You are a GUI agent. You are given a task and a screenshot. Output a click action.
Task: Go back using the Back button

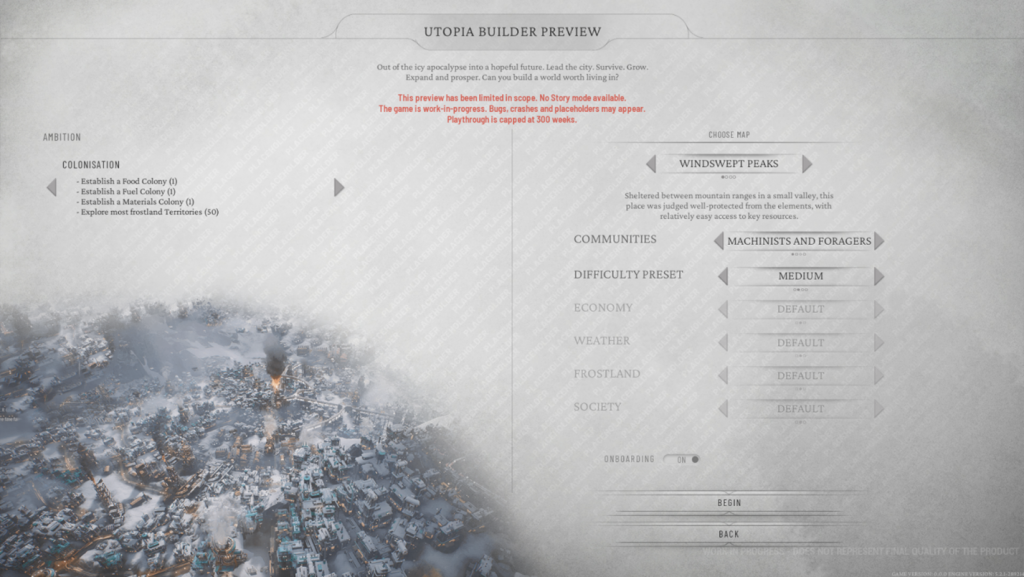729,534
